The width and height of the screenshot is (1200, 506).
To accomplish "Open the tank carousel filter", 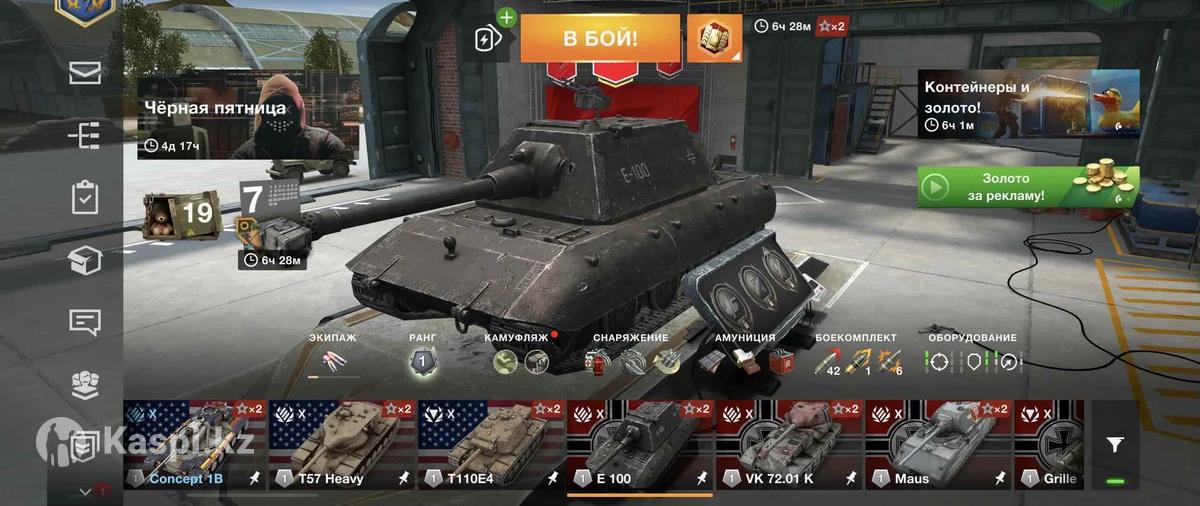I will [x=1114, y=446].
